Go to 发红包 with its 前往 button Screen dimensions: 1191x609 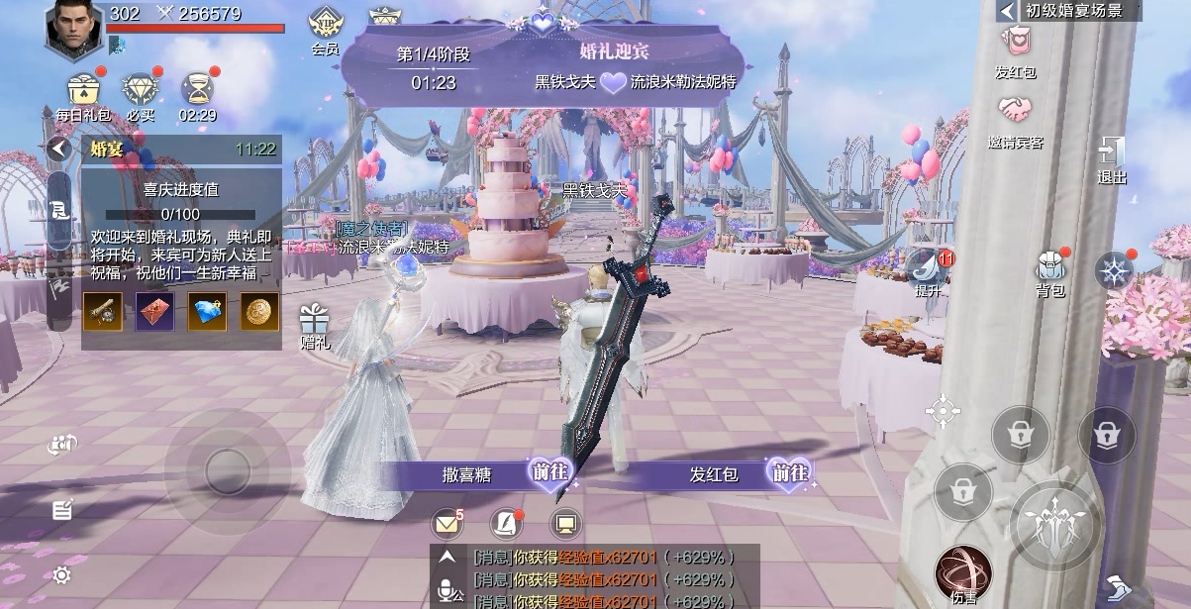pos(789,474)
